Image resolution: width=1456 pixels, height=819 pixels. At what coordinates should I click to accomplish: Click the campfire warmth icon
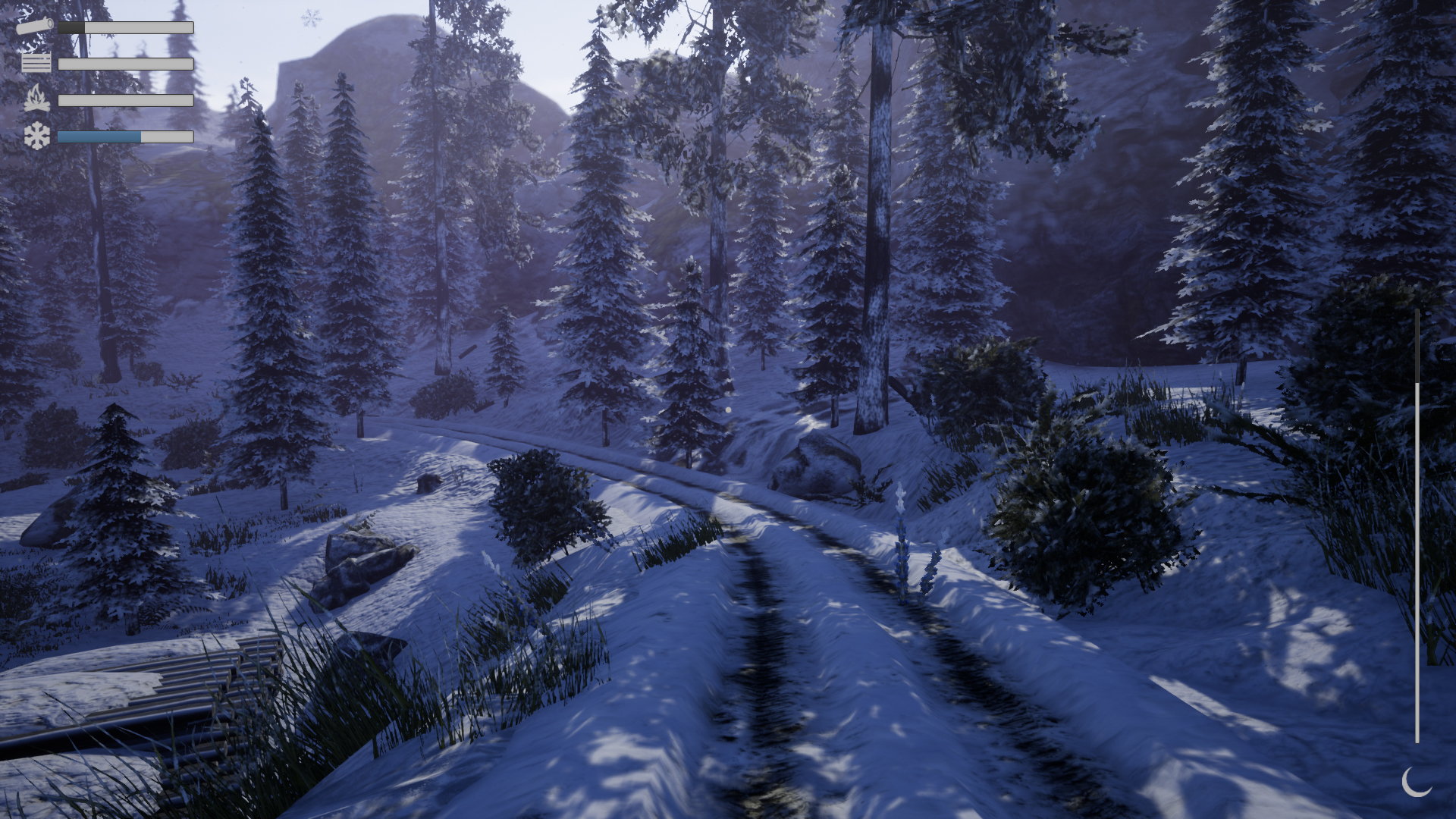(38, 97)
